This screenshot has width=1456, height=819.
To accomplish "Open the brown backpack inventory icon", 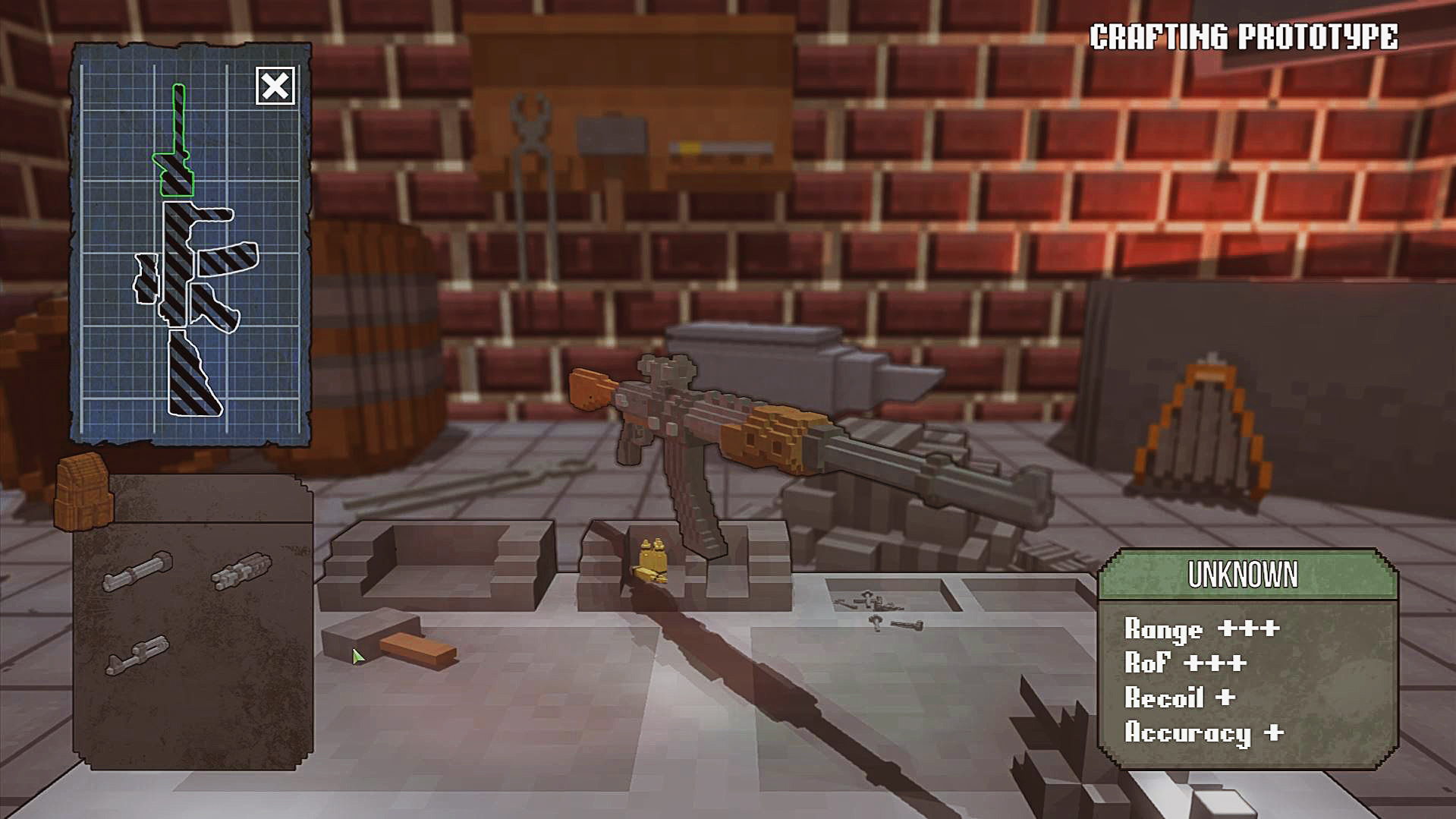I will (84, 492).
